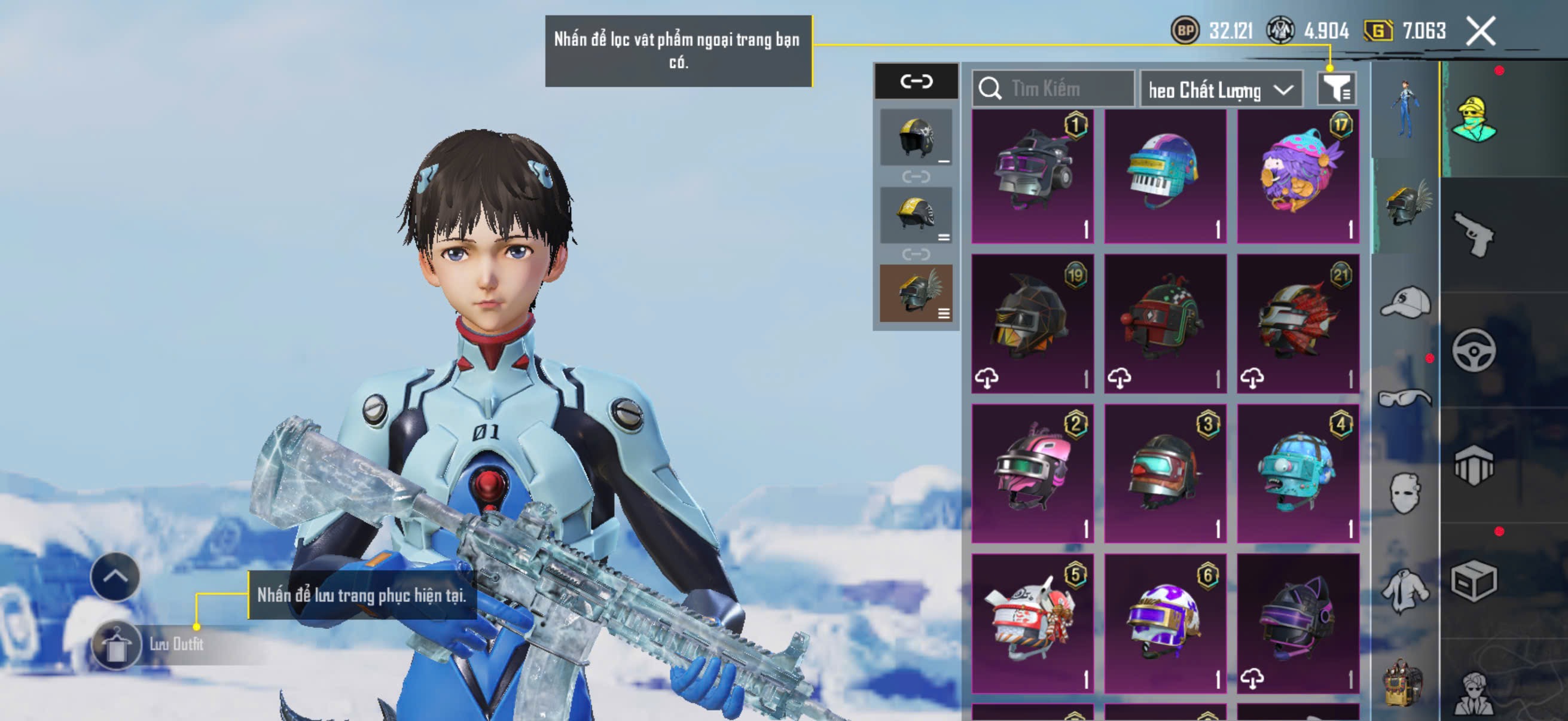Toggle the link button above helmet slots
This screenshot has height=721, width=1568.
click(916, 81)
